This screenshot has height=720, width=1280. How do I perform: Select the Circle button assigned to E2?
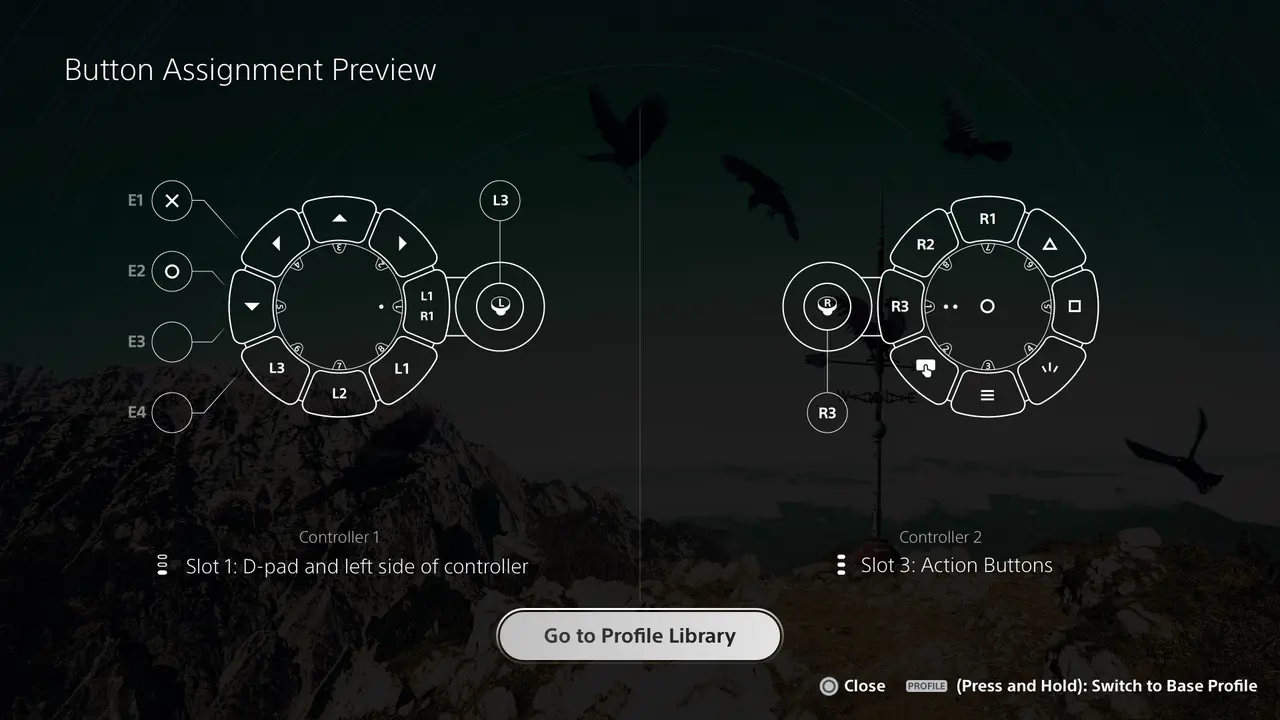click(x=171, y=271)
